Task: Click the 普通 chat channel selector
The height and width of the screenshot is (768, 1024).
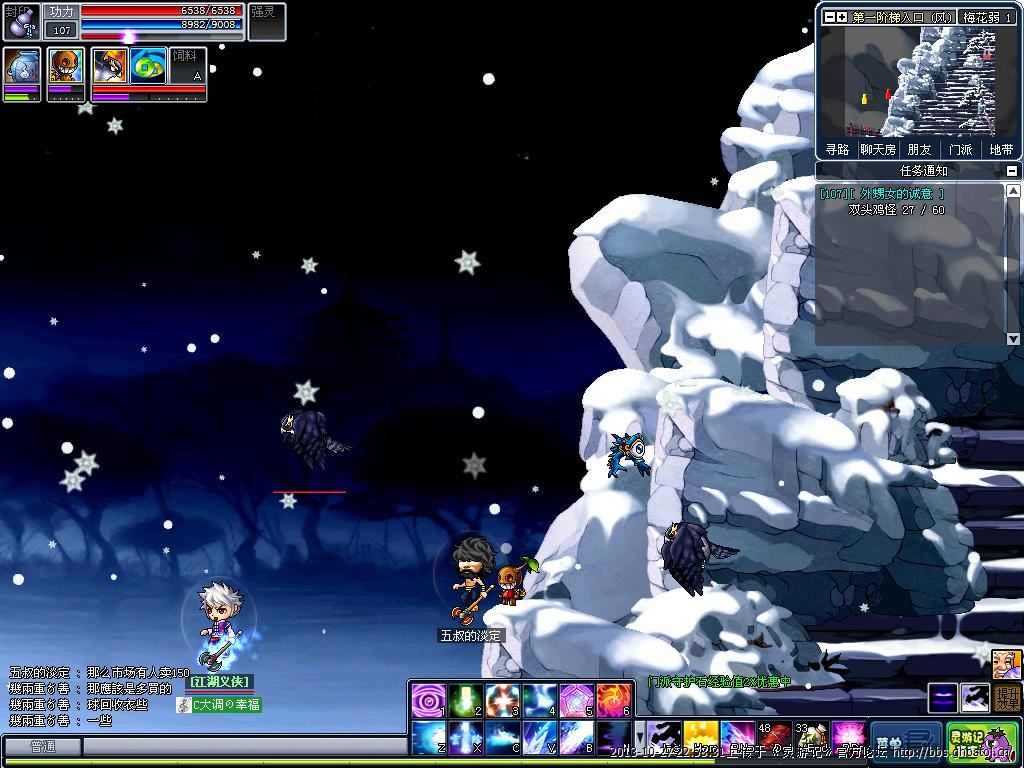Action: click(x=42, y=746)
